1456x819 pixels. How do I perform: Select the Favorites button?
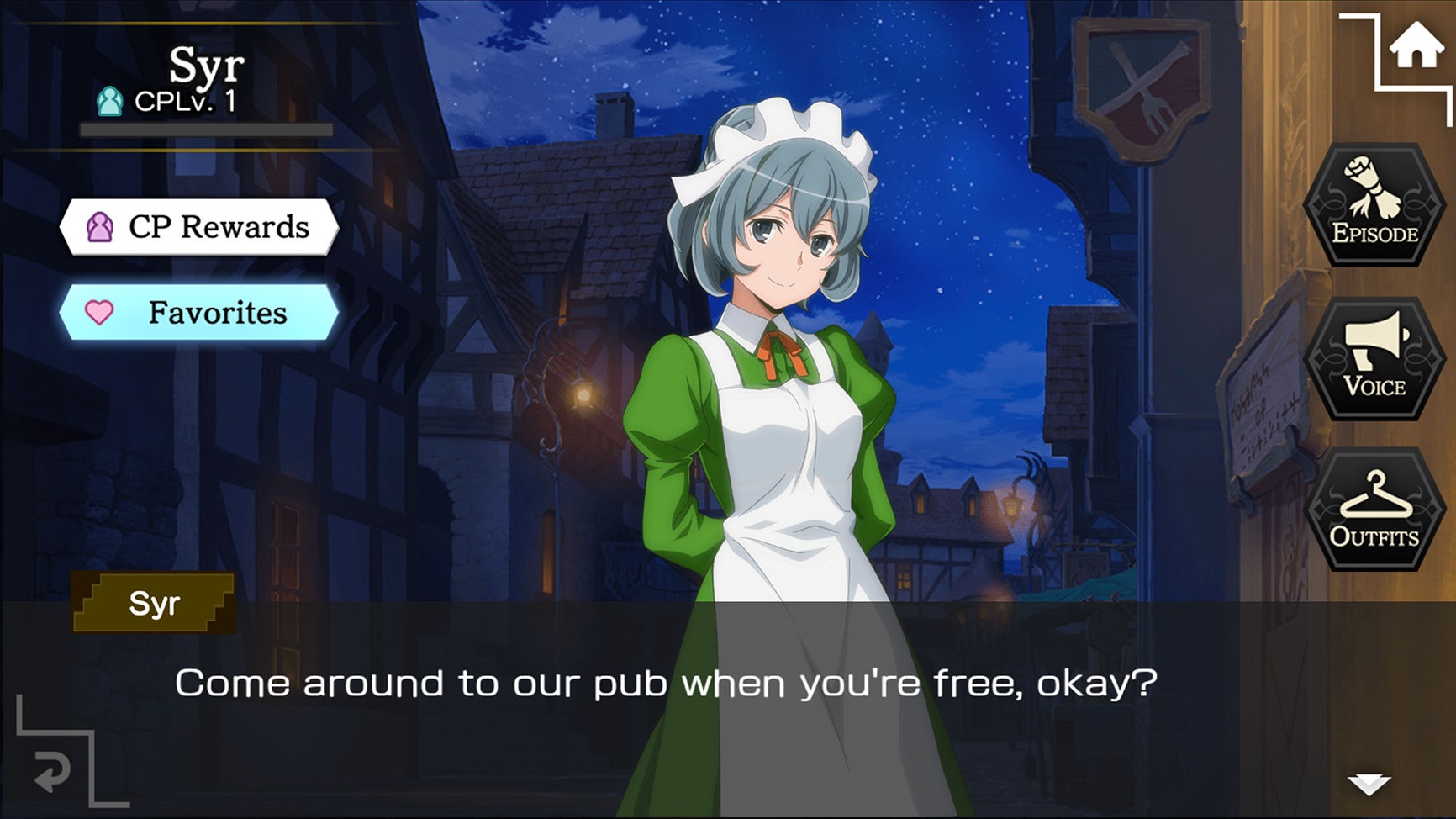click(x=199, y=313)
